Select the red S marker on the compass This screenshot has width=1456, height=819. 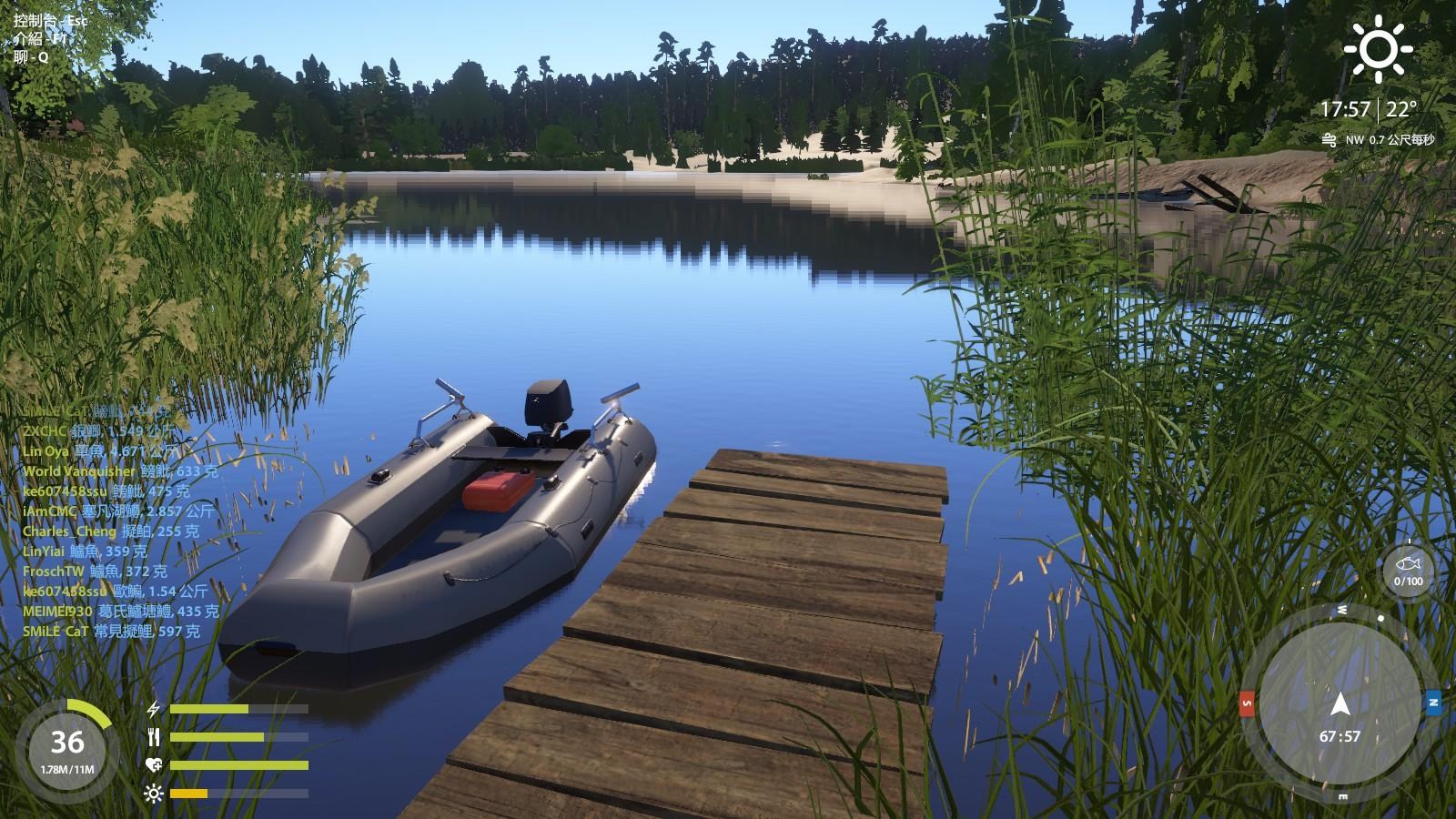[x=1247, y=703]
